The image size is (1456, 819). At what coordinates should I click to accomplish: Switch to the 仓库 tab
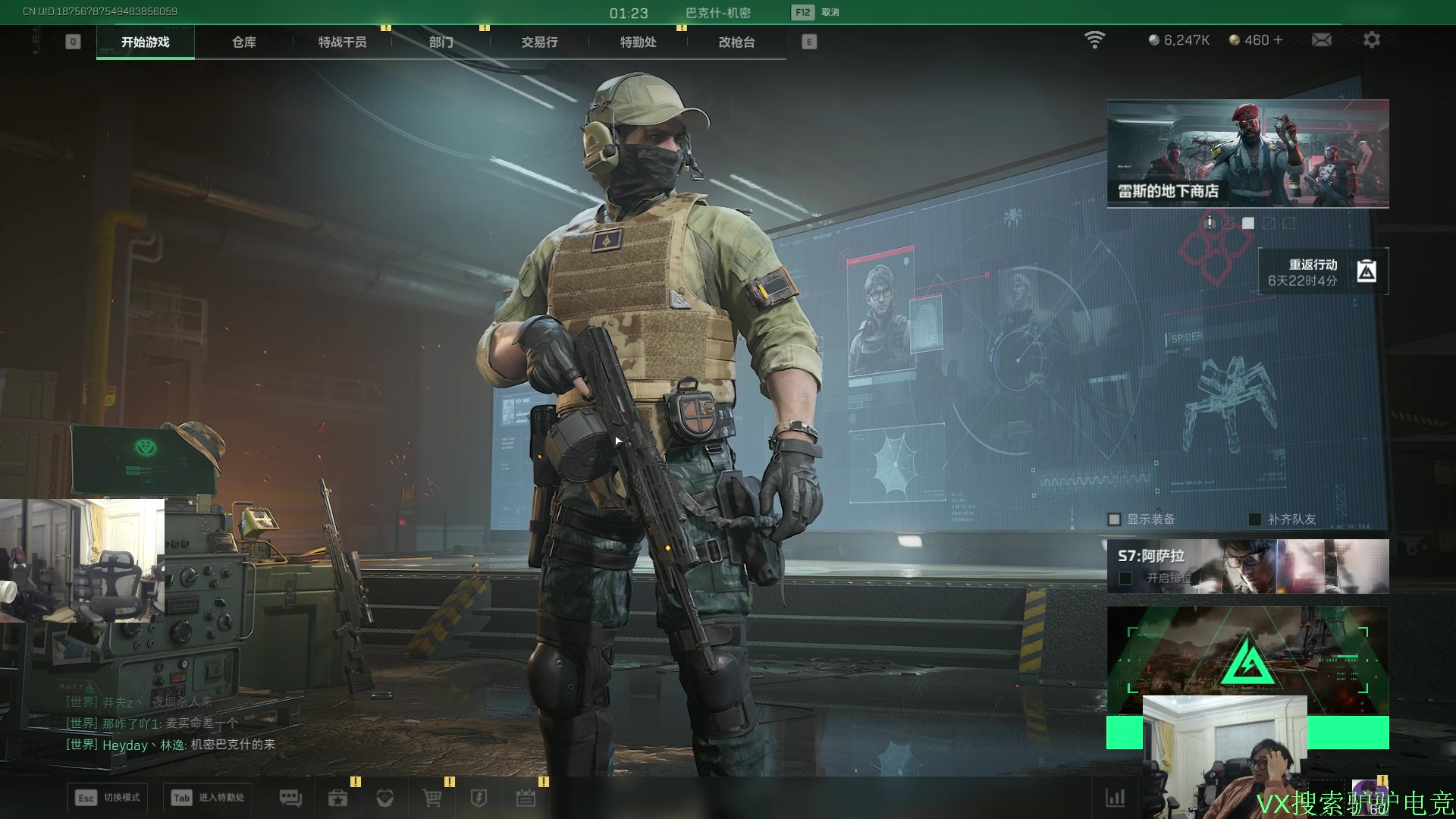pos(243,42)
